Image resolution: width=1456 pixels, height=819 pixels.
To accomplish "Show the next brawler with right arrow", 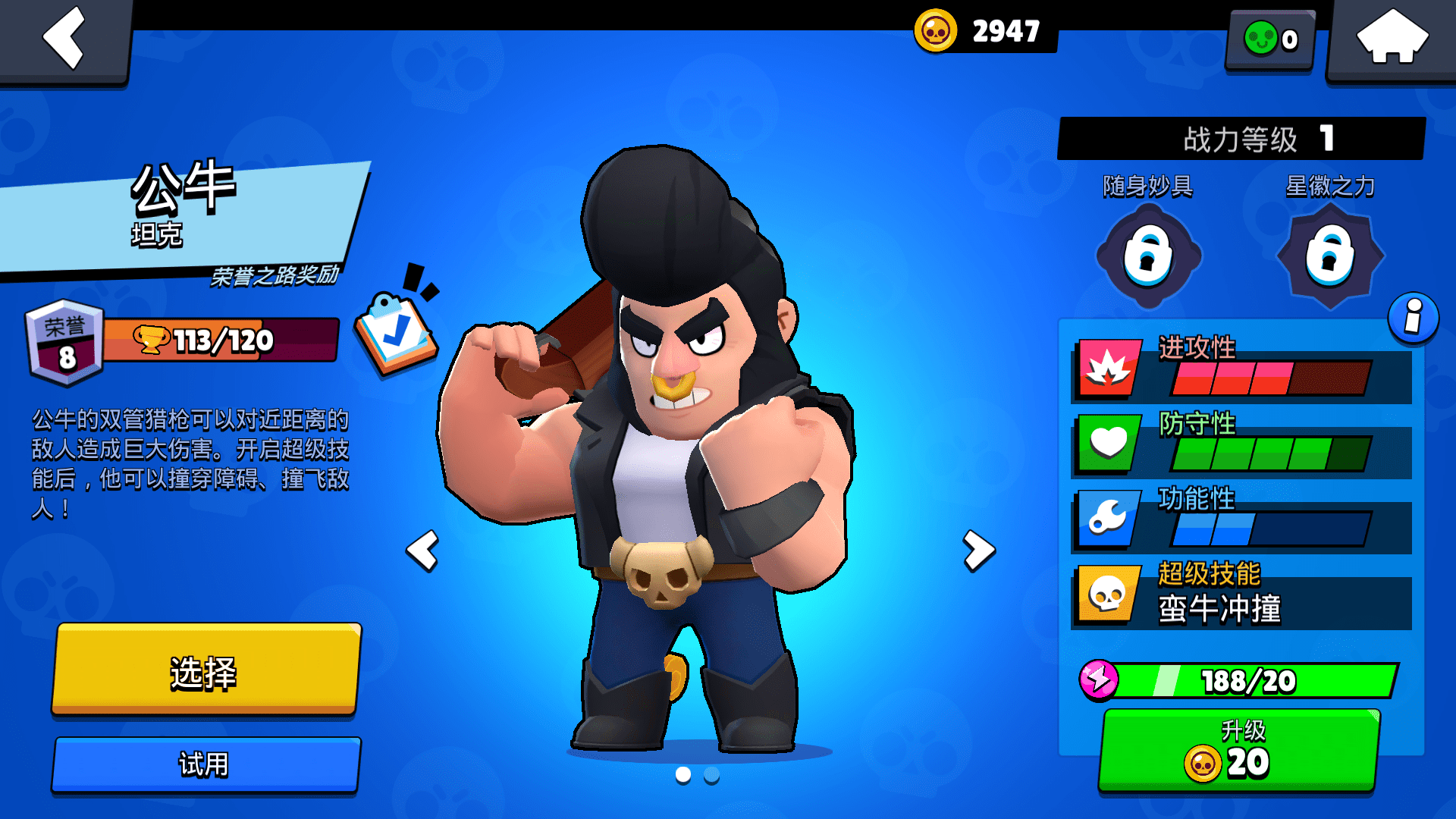I will pyautogui.click(x=978, y=551).
